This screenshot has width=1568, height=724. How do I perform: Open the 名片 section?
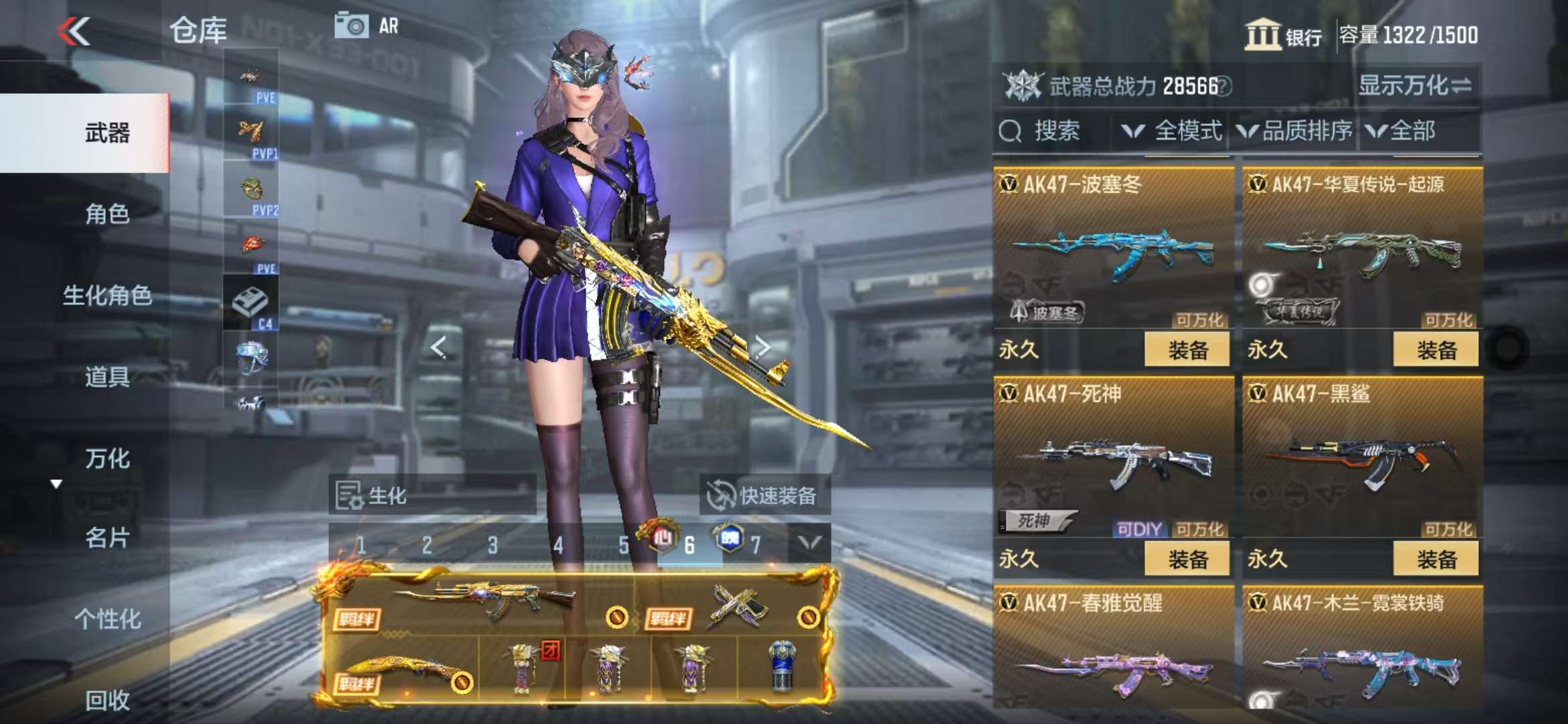[107, 538]
